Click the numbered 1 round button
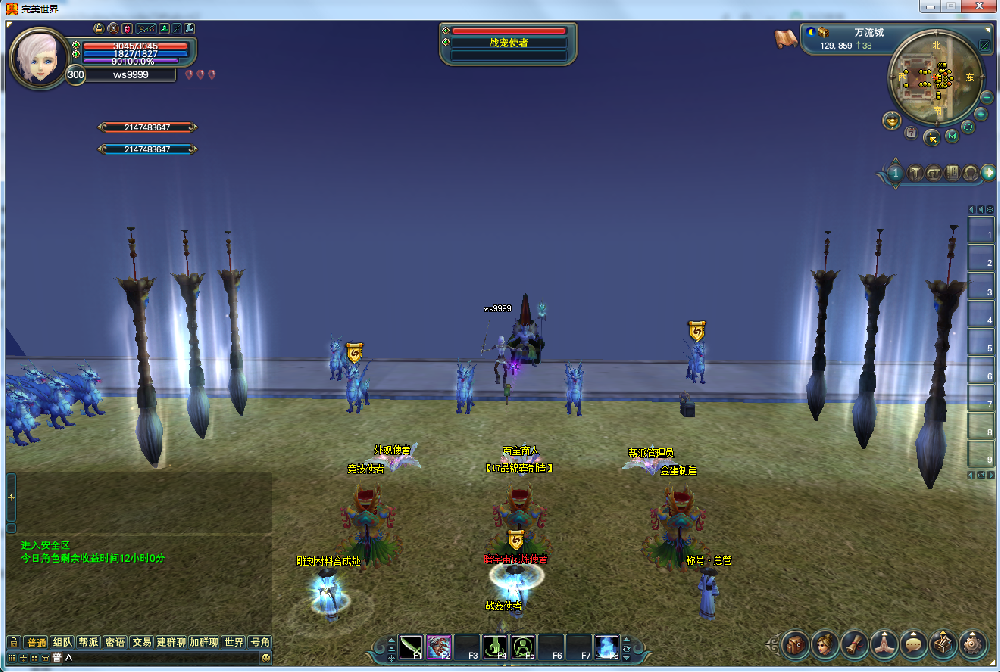The image size is (1000, 672). point(895,173)
